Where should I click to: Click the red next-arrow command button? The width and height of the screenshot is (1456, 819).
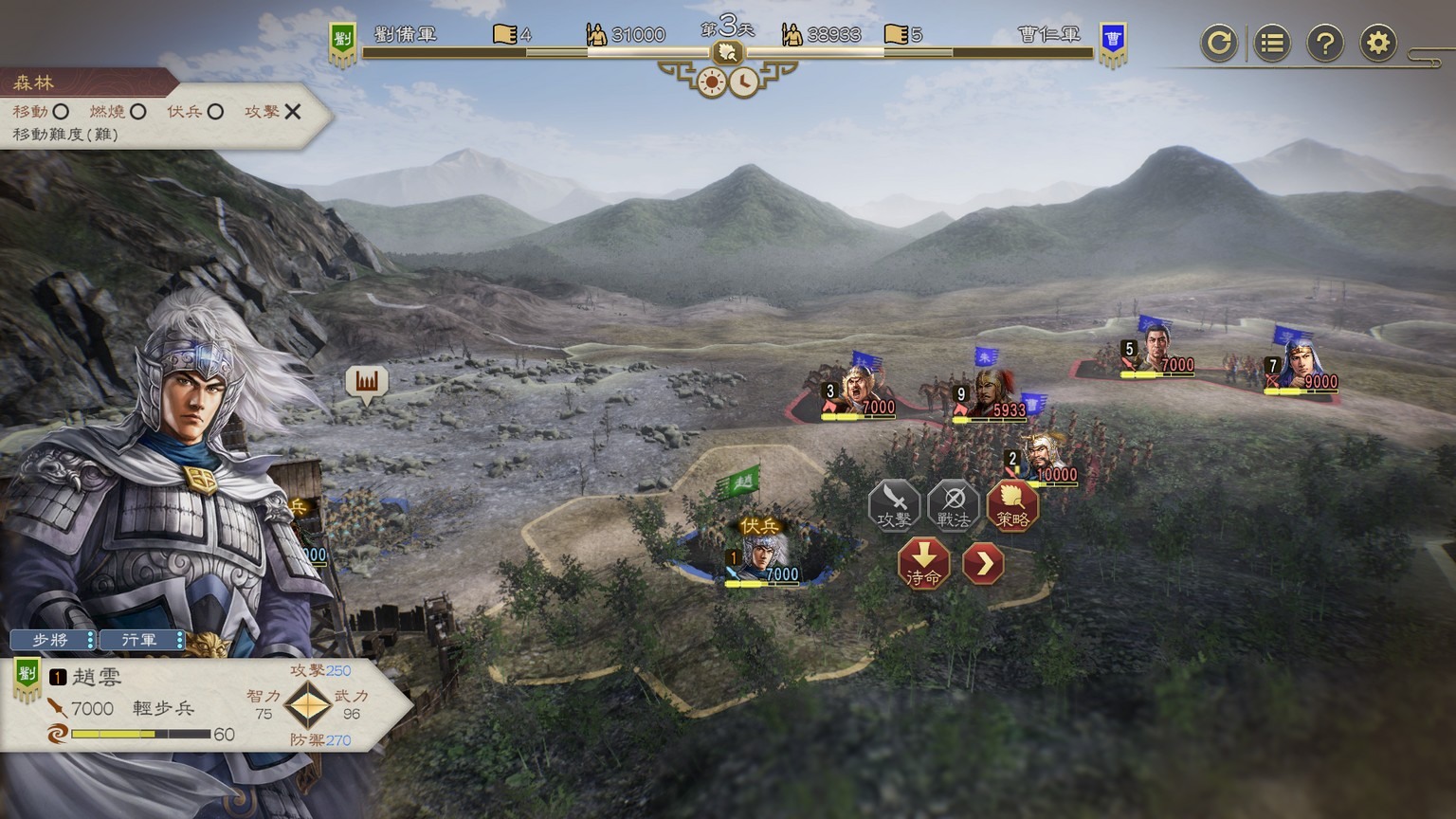tap(983, 563)
